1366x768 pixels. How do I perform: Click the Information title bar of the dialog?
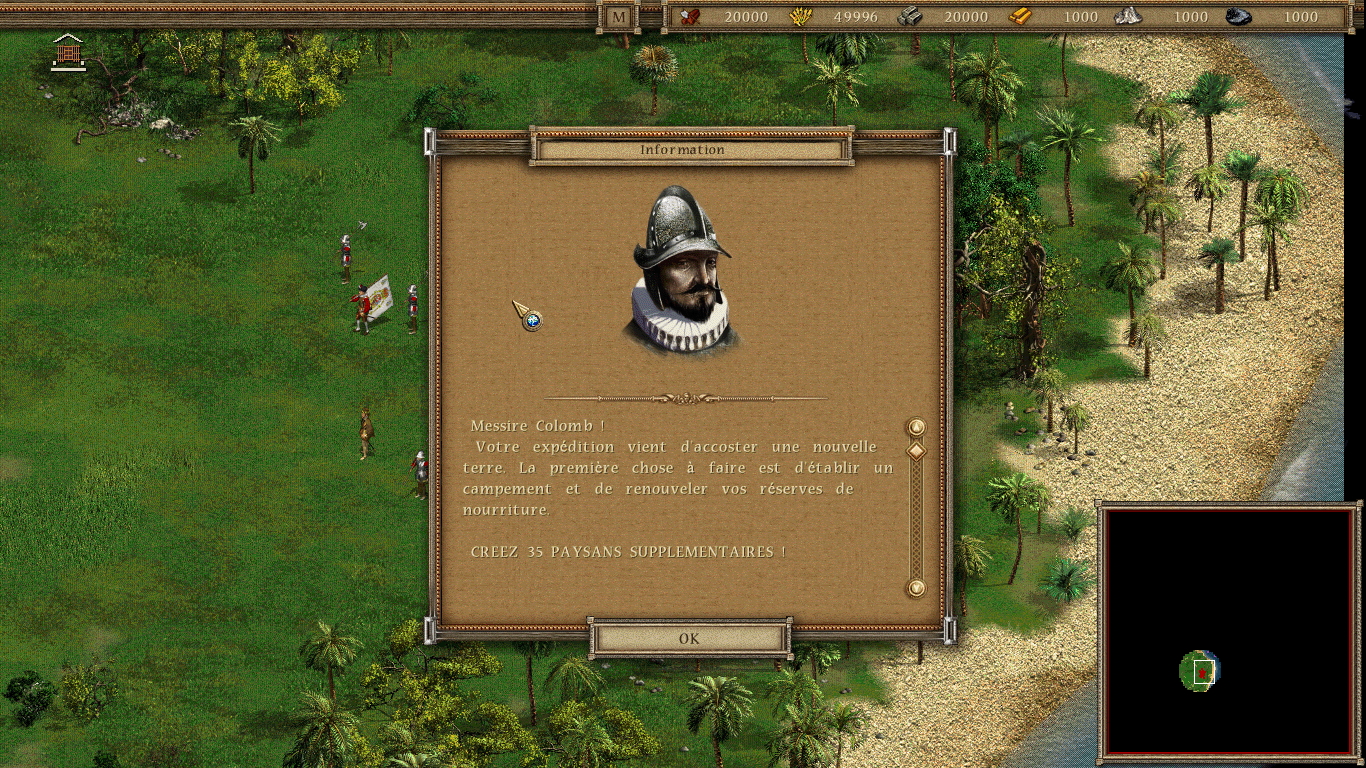coord(685,149)
